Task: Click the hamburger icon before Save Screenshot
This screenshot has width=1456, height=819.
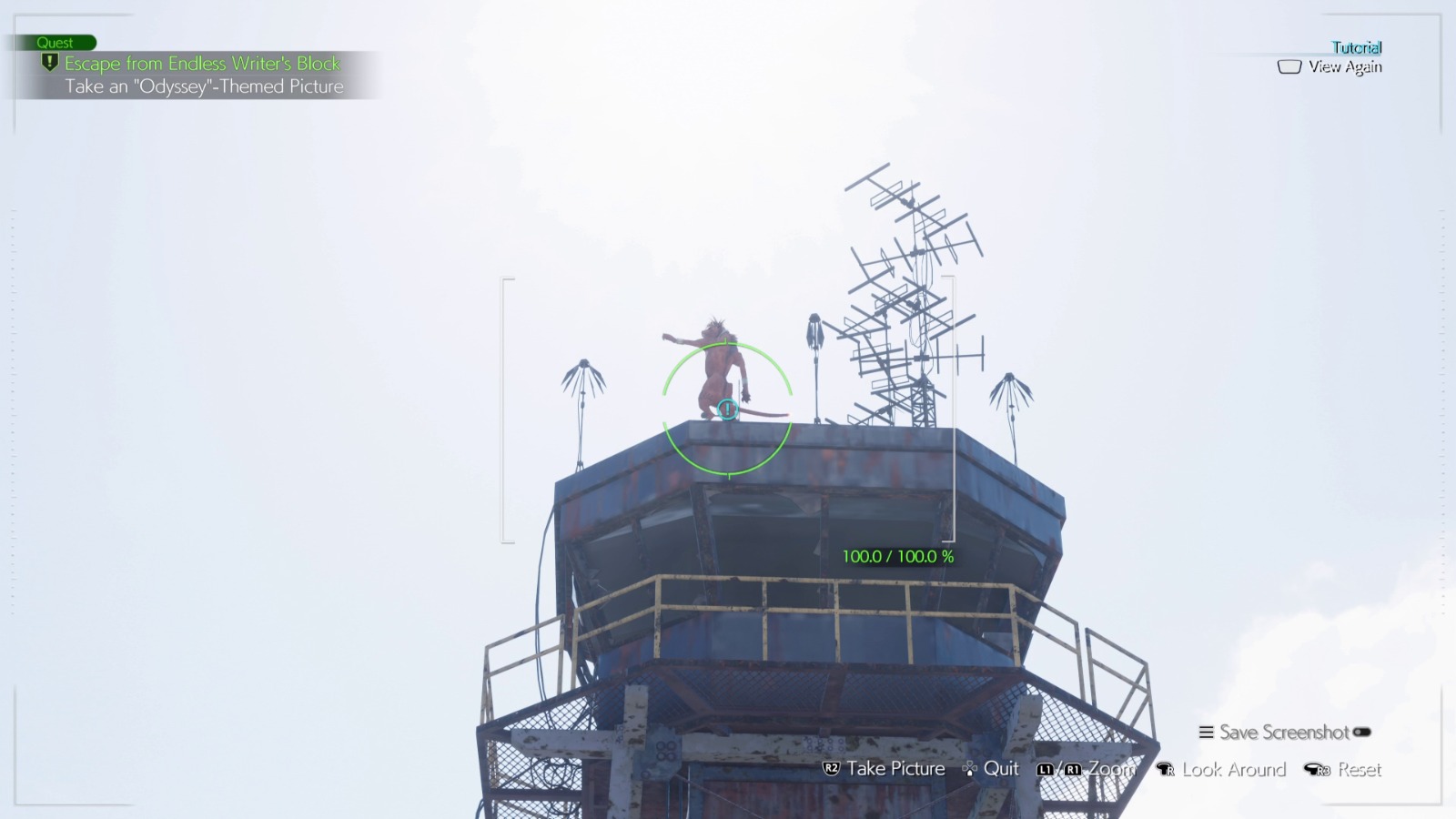Action: pyautogui.click(x=1205, y=733)
